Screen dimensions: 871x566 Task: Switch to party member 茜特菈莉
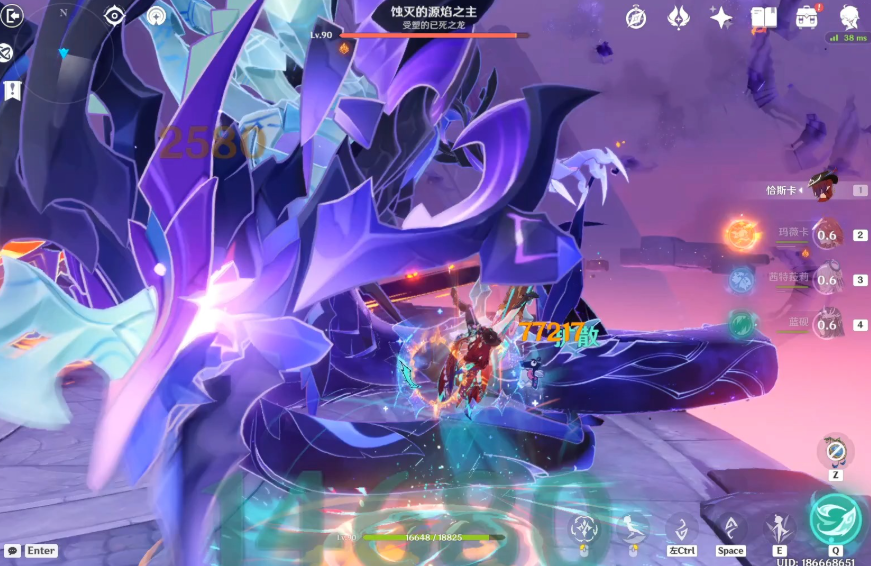click(x=826, y=279)
